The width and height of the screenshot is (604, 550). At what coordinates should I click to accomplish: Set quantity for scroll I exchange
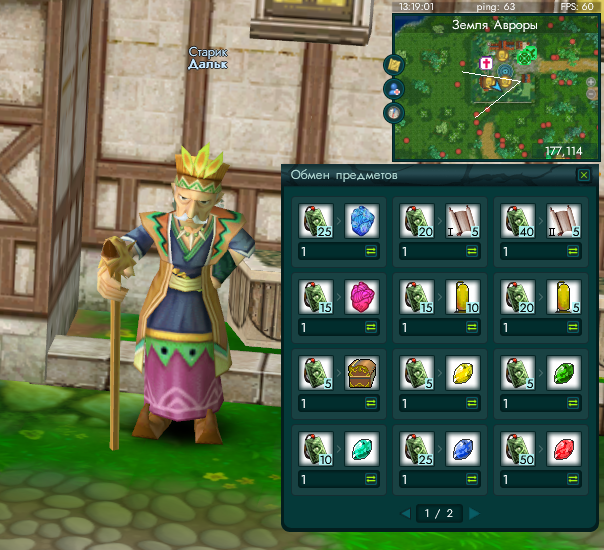pyautogui.click(x=429, y=253)
